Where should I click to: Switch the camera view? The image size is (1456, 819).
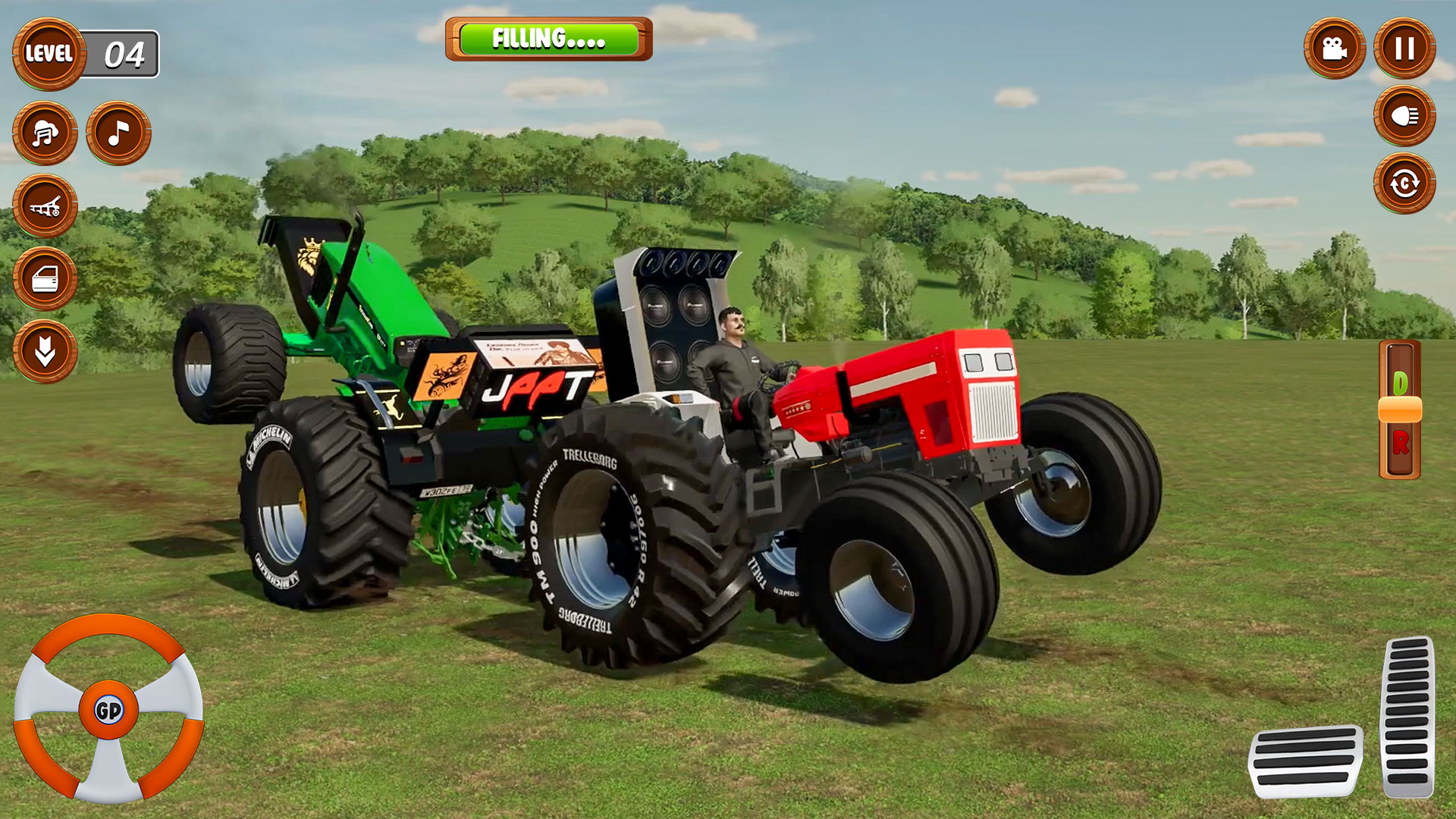[1335, 49]
